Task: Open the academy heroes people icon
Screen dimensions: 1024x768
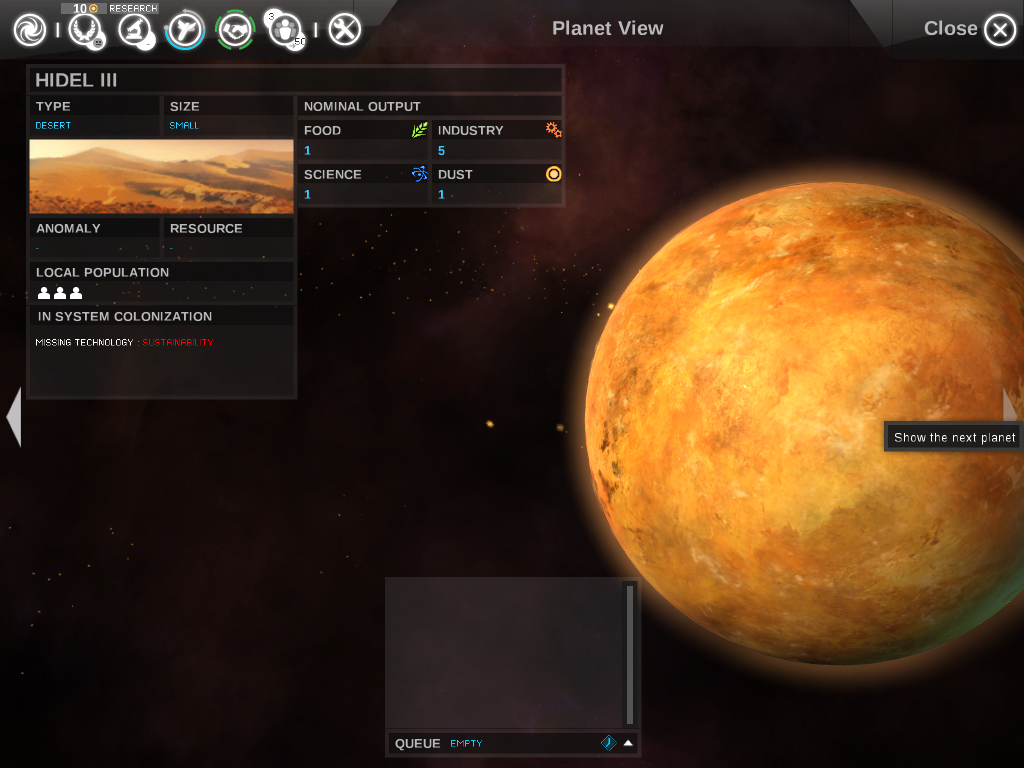Action: (286, 30)
